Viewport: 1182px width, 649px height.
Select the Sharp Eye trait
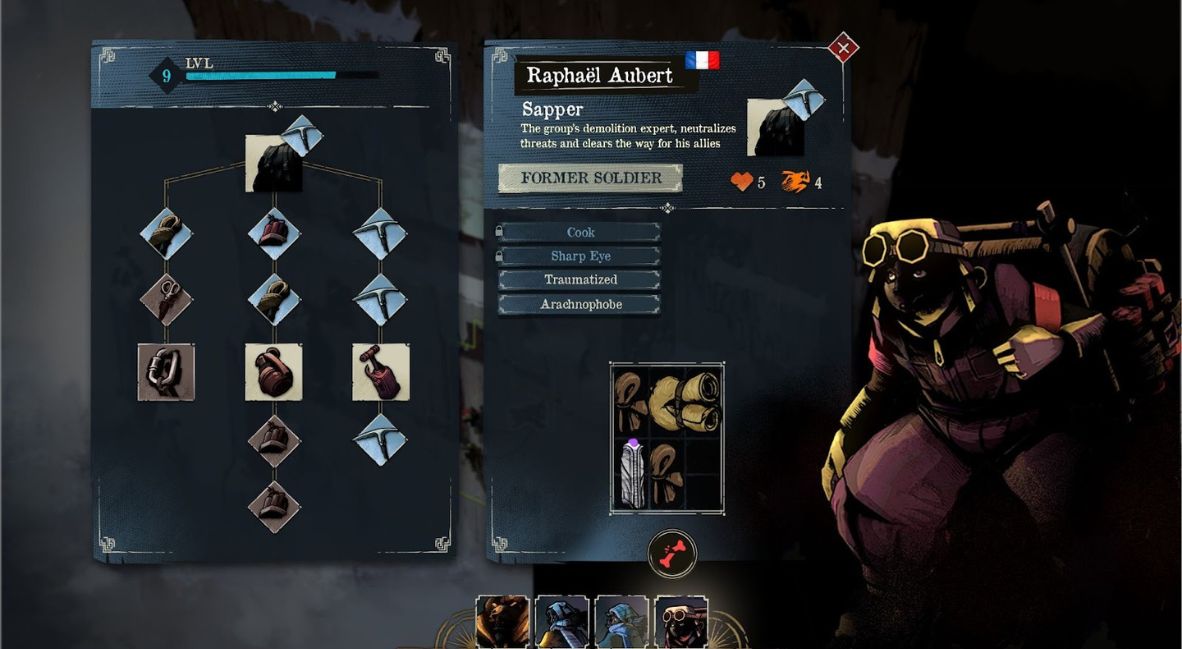(580, 256)
